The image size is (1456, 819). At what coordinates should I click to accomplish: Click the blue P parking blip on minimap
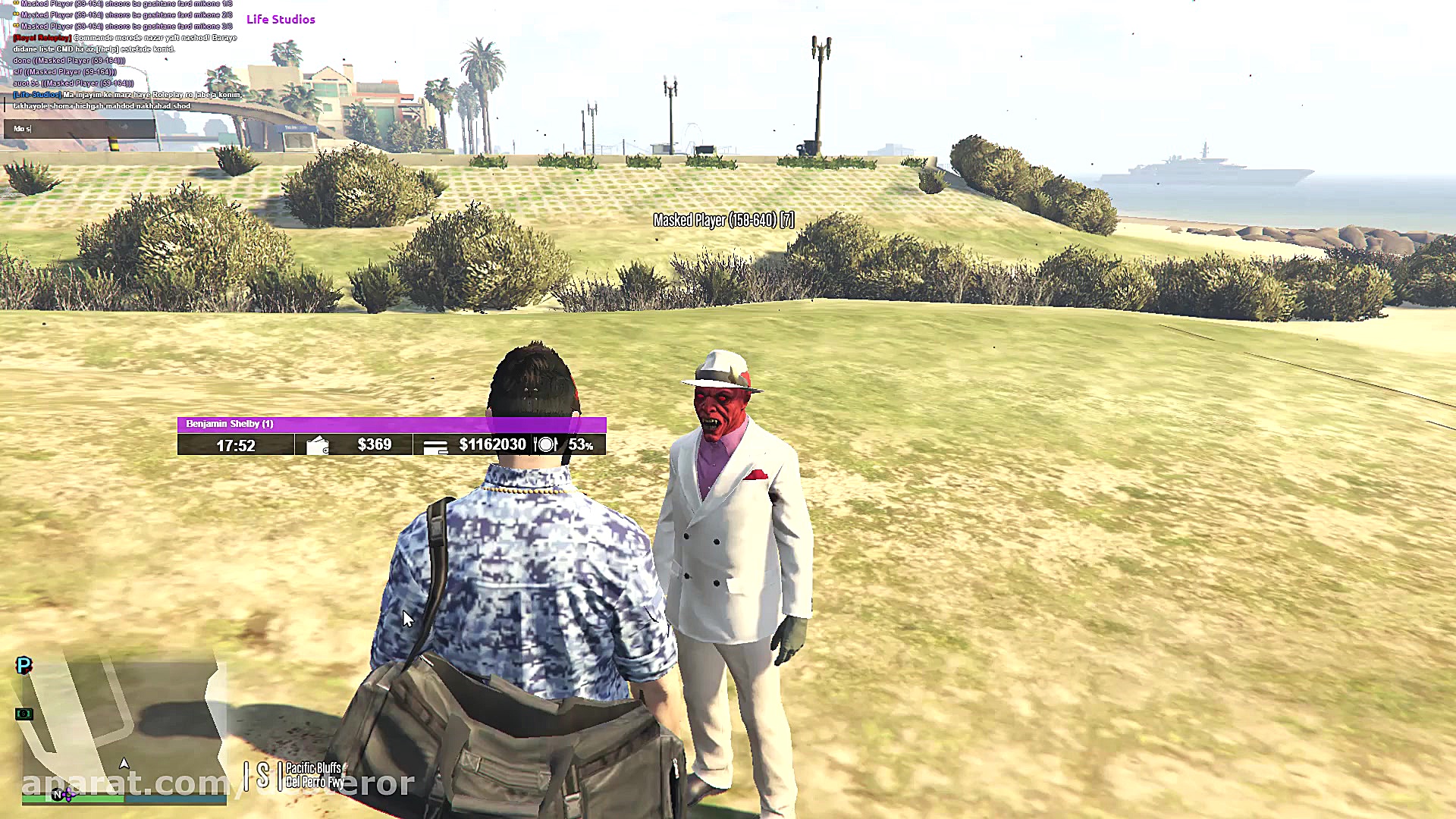coord(24,666)
